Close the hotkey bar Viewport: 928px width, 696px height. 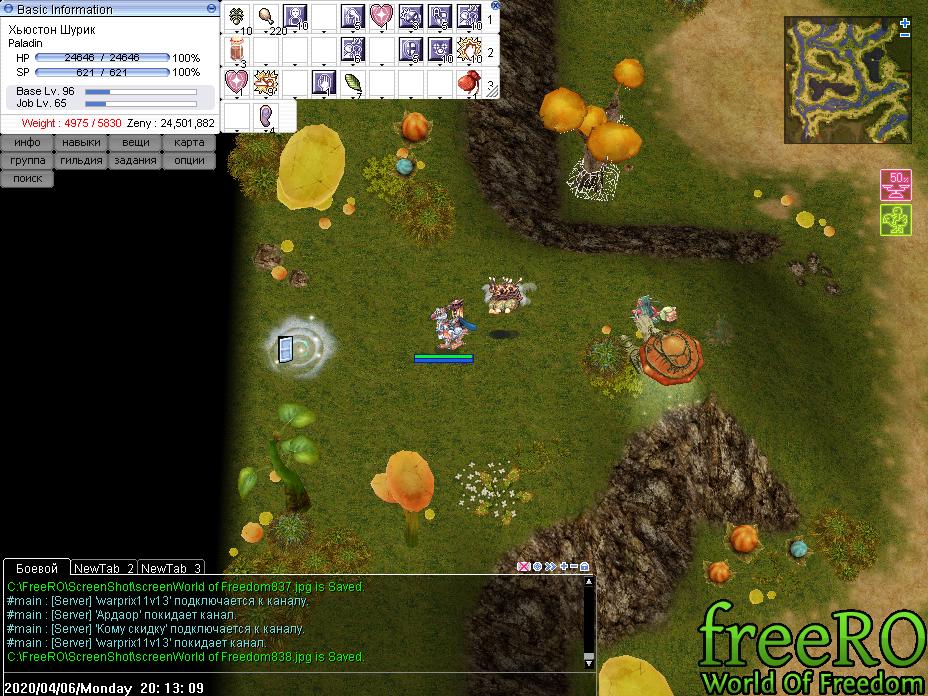click(x=494, y=5)
